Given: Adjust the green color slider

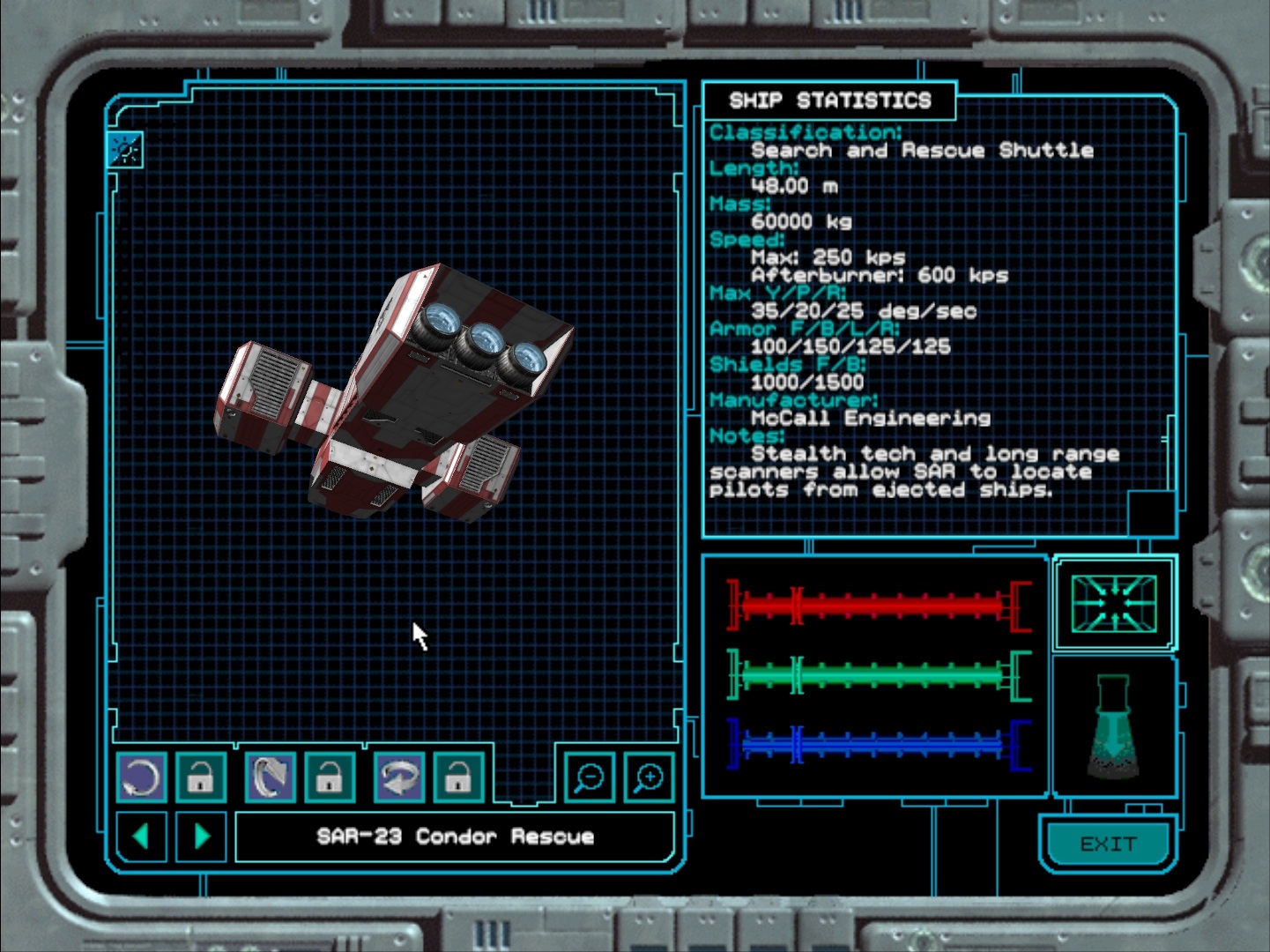Looking at the screenshot, I should tap(877, 676).
